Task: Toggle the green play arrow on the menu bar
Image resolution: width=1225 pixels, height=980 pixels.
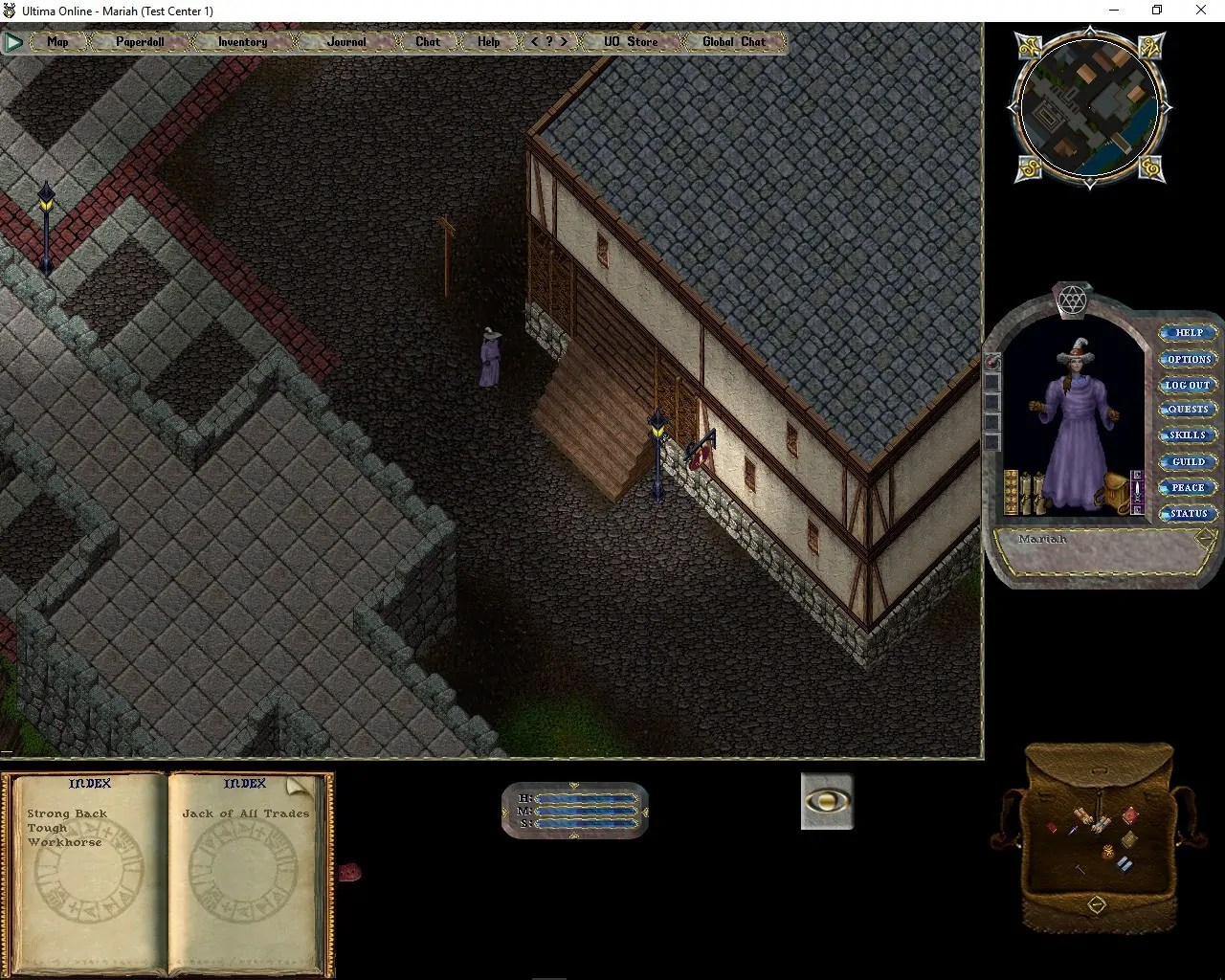Action: pyautogui.click(x=13, y=41)
